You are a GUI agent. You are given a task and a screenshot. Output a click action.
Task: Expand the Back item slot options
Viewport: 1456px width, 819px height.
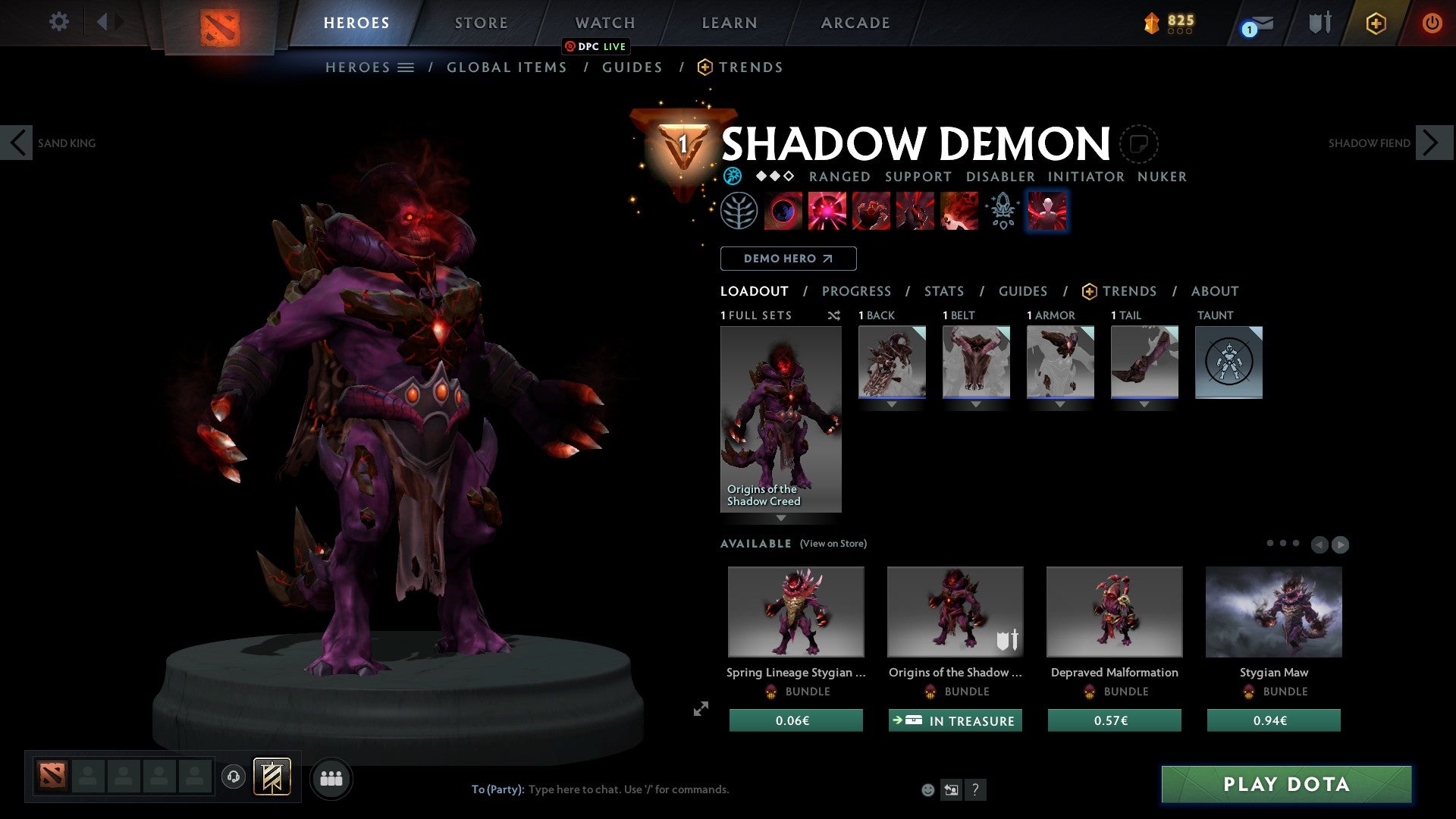pos(892,403)
